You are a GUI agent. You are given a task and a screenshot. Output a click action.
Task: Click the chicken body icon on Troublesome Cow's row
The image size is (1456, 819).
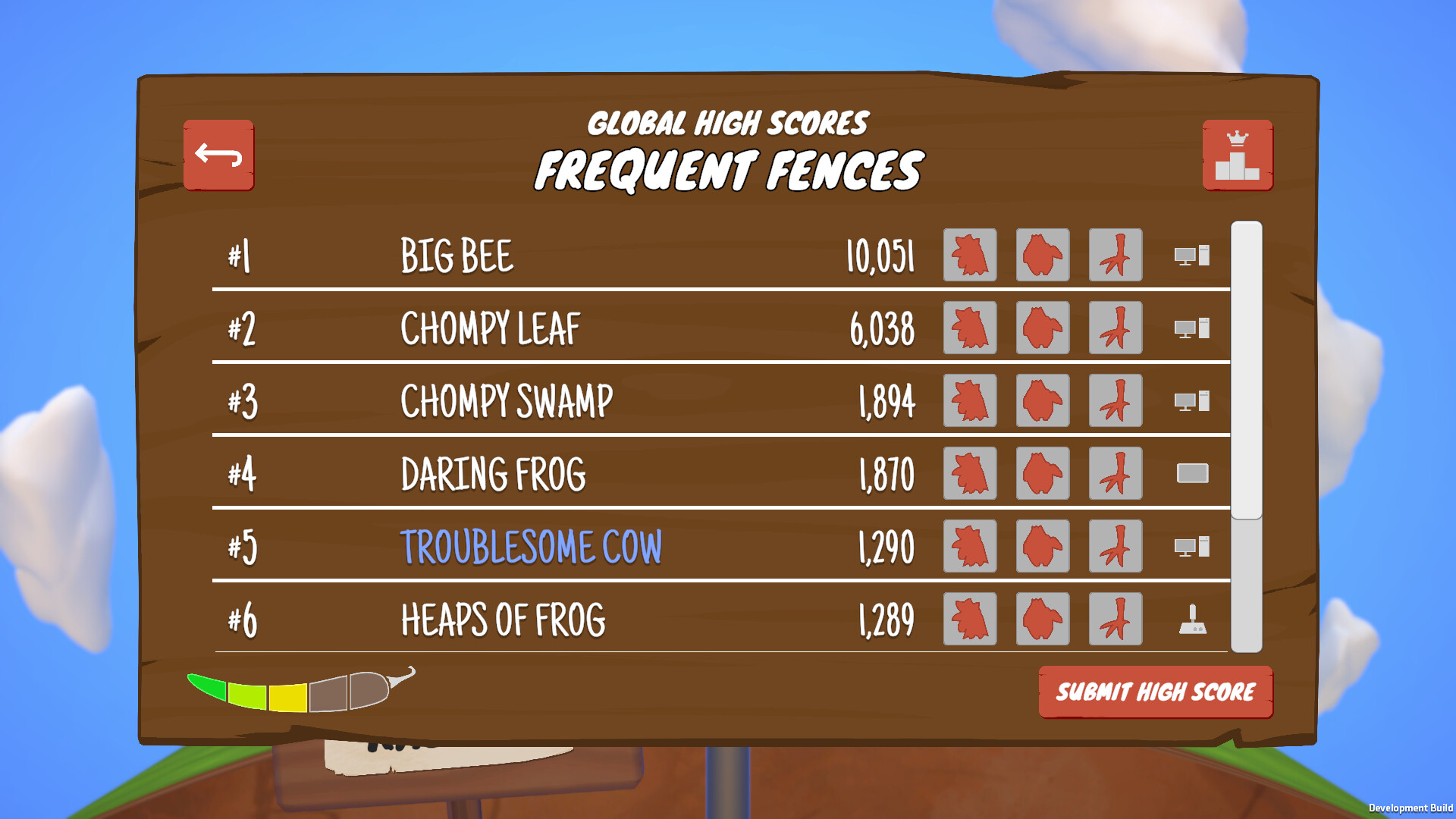[1042, 547]
